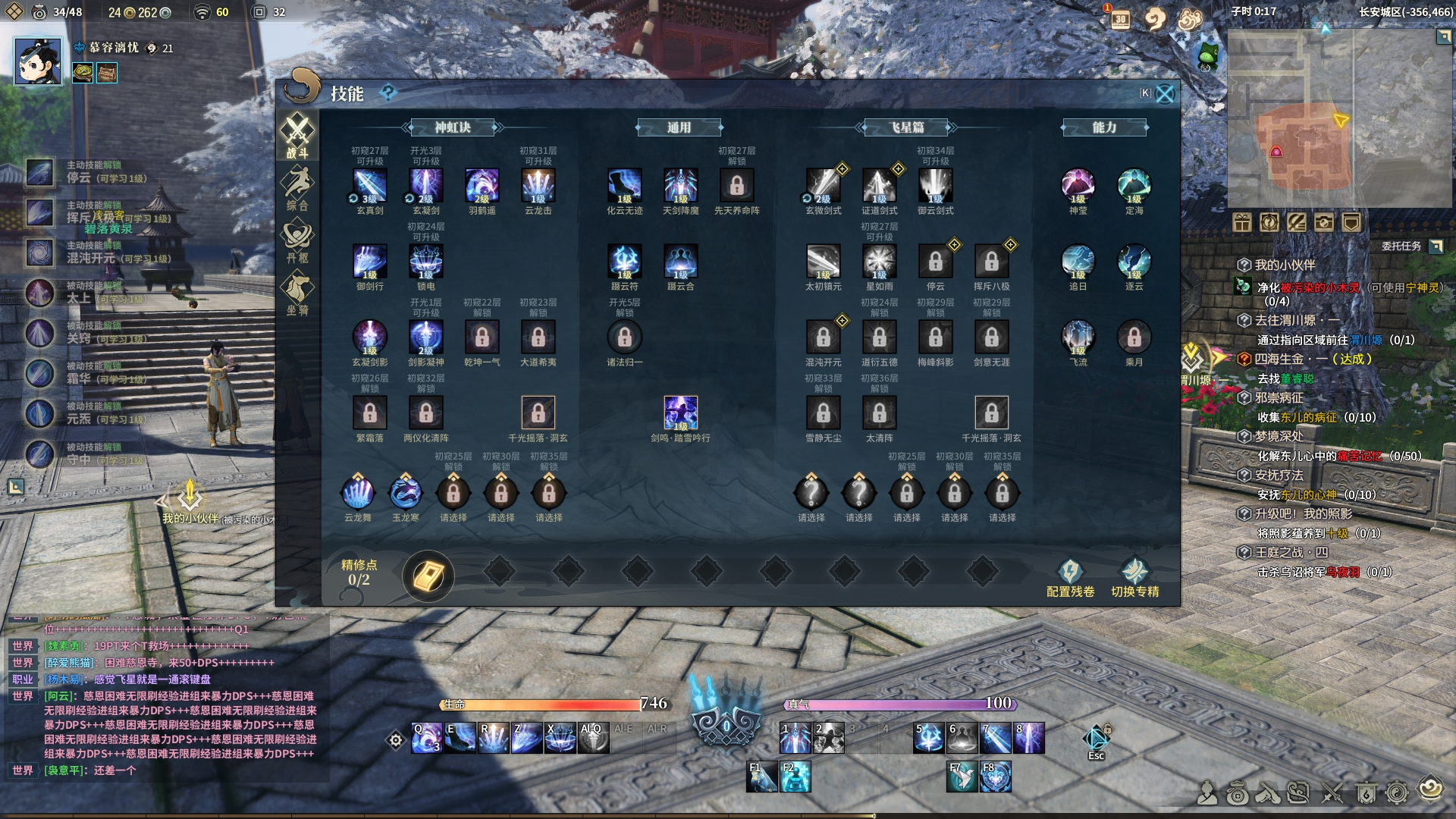Click the 星如雨 skill icon
Screen dimensions: 1456x819
(x=880, y=262)
